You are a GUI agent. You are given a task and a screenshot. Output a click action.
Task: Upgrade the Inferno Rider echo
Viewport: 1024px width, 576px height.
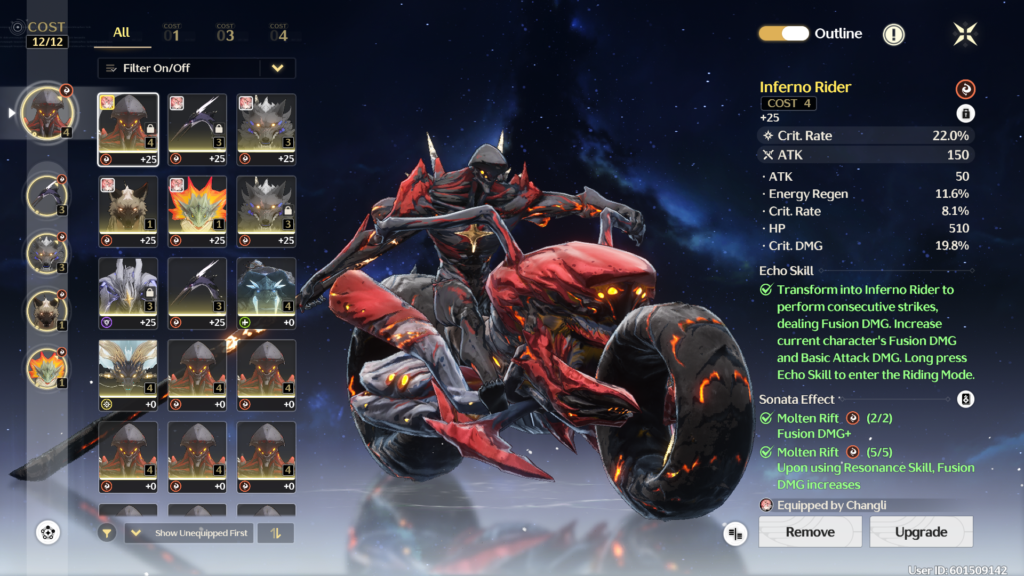click(x=921, y=532)
